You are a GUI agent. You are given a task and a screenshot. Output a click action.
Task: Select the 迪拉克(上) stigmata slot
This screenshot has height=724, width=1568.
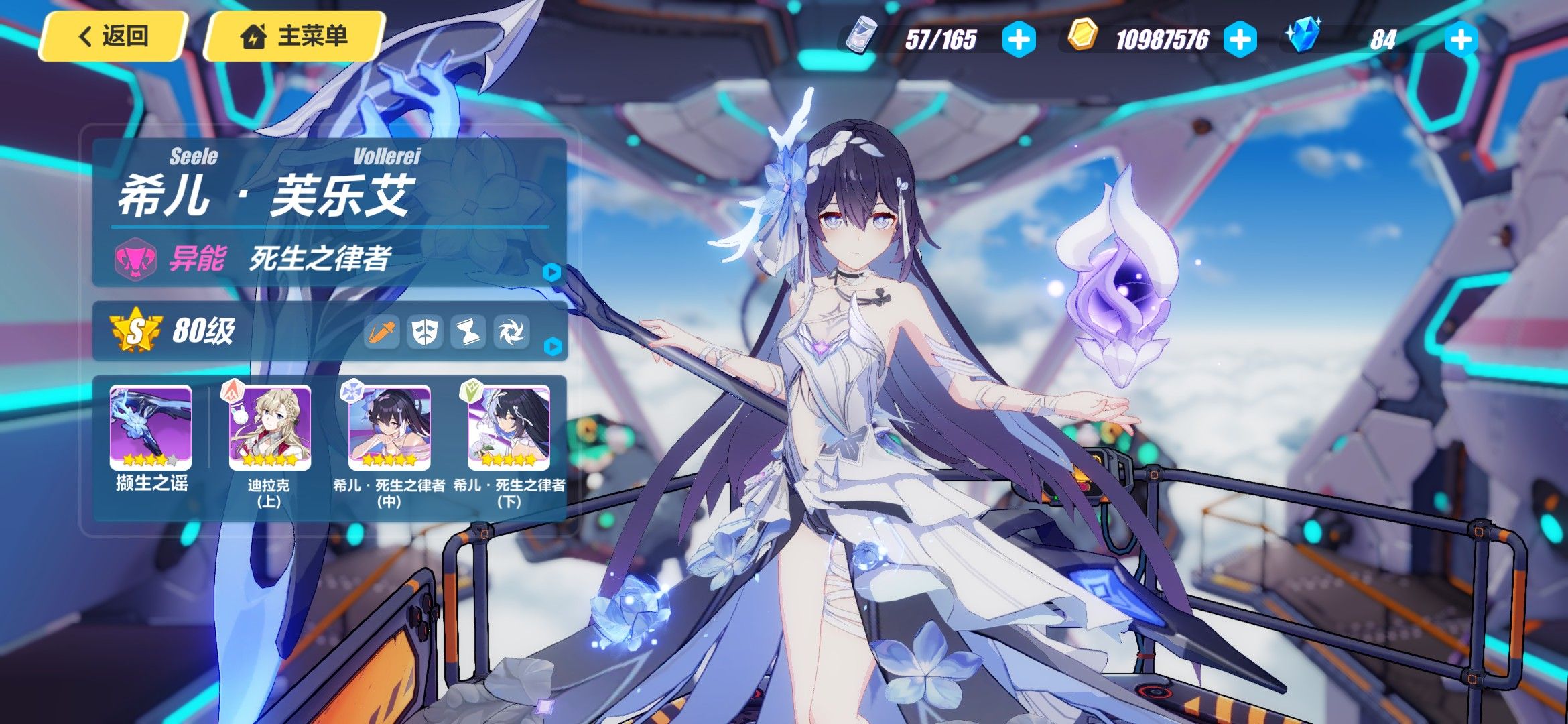269,428
